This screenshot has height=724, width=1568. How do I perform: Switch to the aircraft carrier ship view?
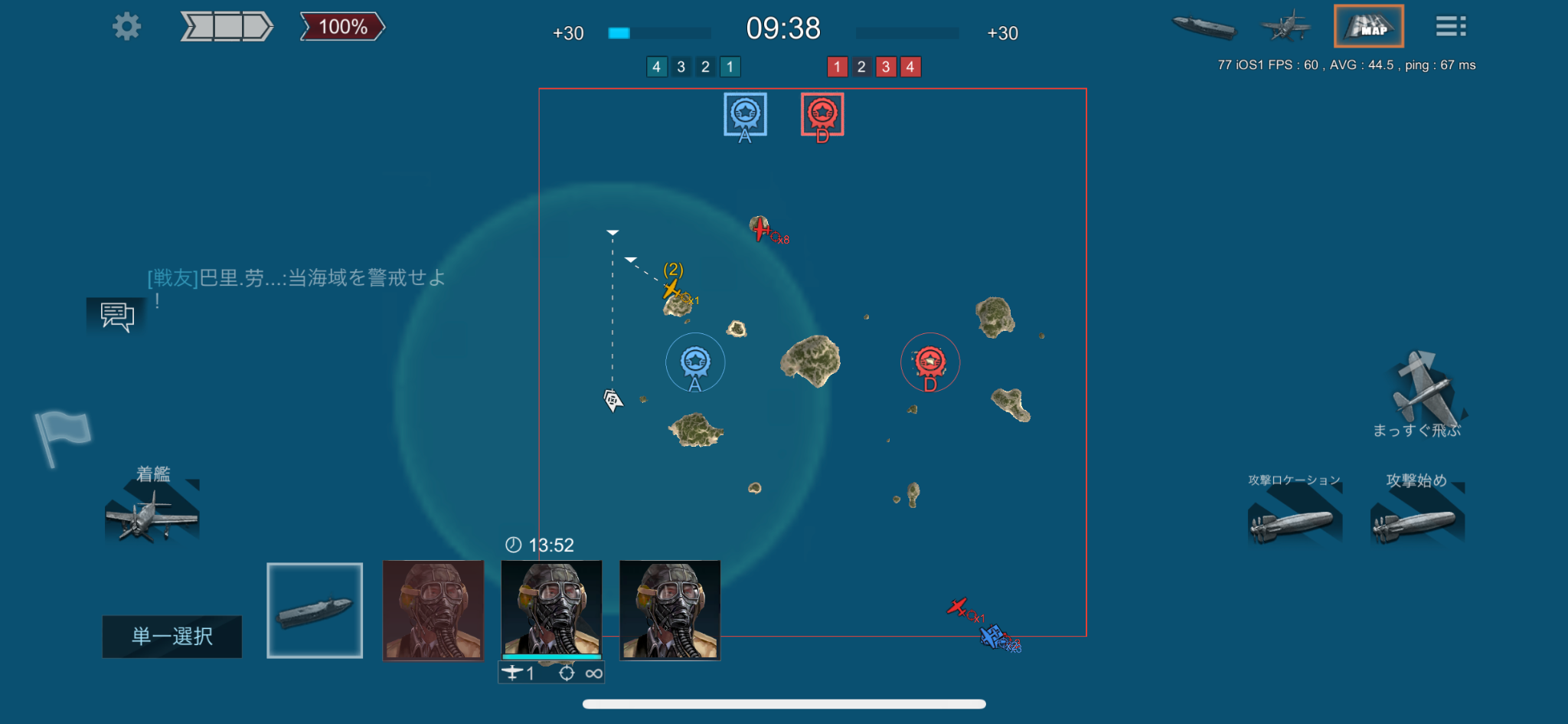click(x=1204, y=27)
